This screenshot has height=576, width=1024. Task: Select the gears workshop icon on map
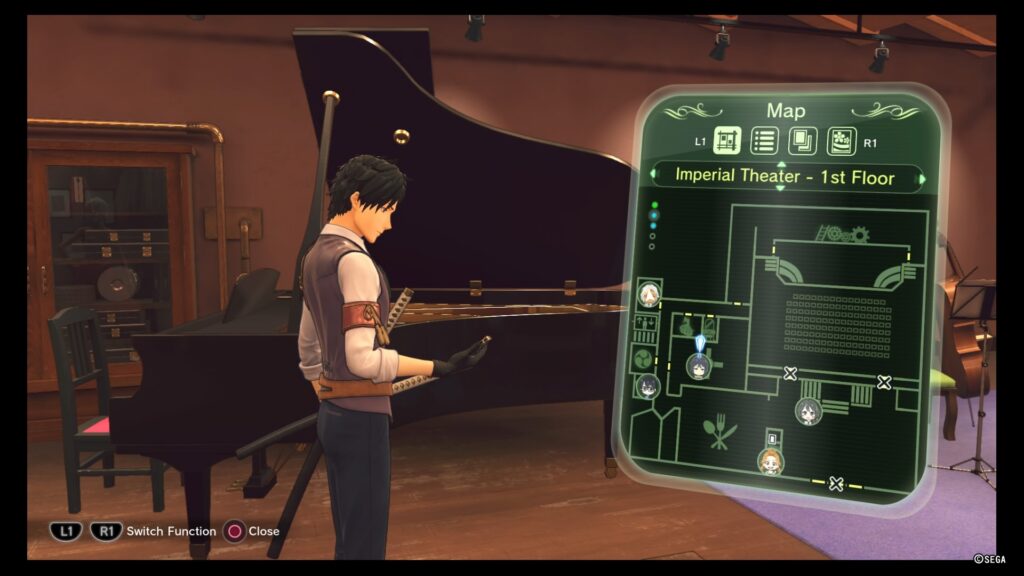tap(841, 235)
